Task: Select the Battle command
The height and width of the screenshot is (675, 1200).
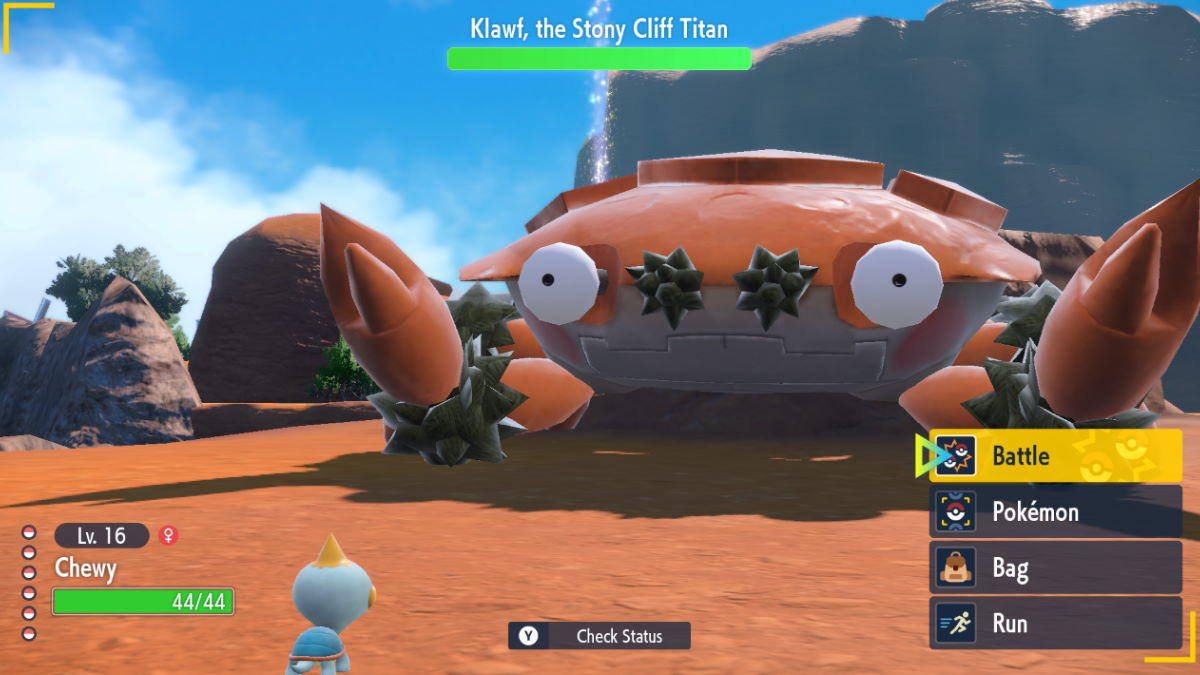Action: (x=1055, y=456)
